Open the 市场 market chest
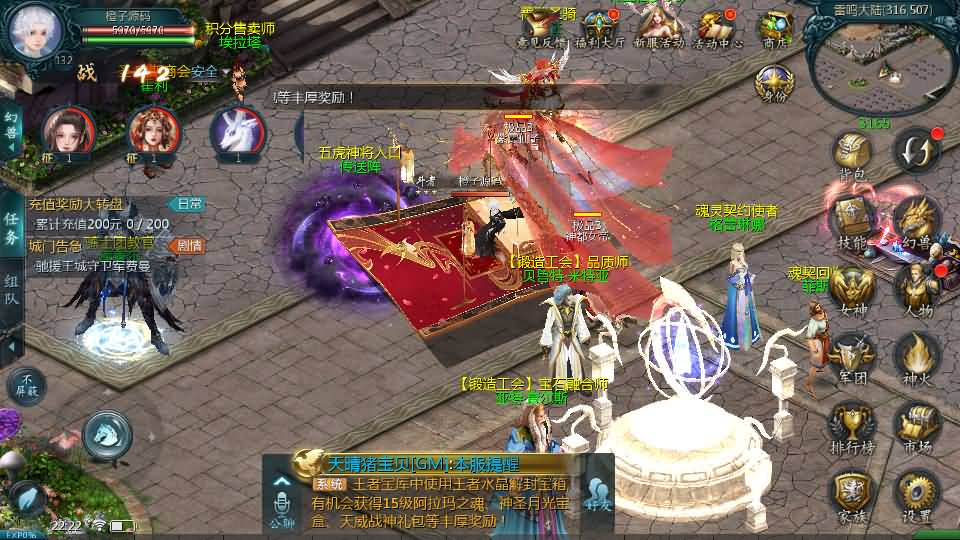The image size is (960, 540). click(915, 424)
